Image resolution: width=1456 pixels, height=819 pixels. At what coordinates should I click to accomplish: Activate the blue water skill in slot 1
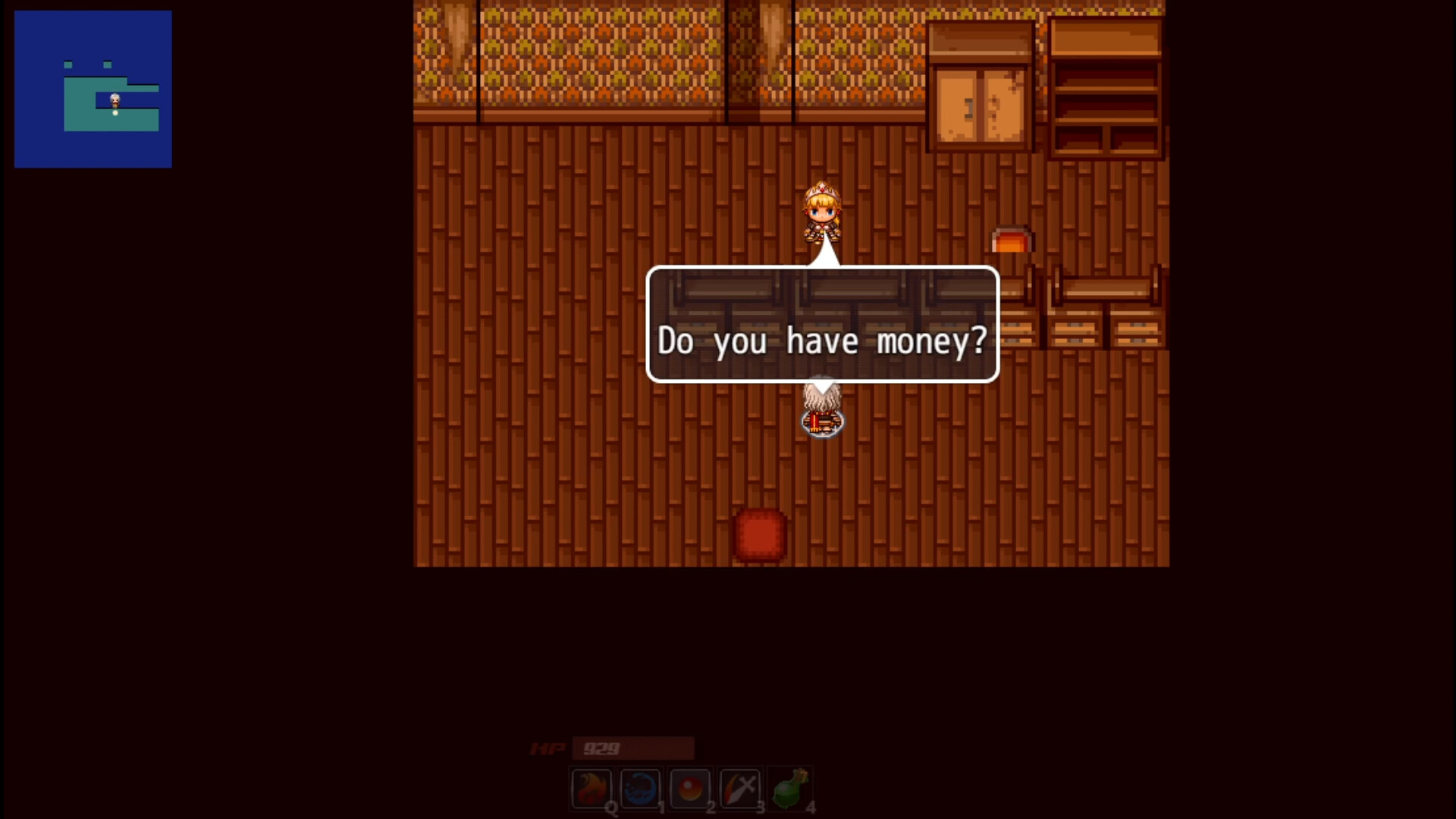pyautogui.click(x=640, y=787)
